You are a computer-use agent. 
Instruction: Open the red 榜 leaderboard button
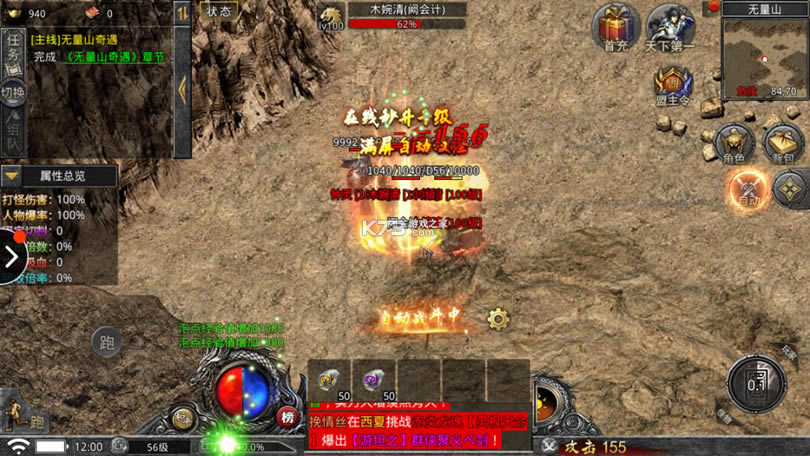288,416
